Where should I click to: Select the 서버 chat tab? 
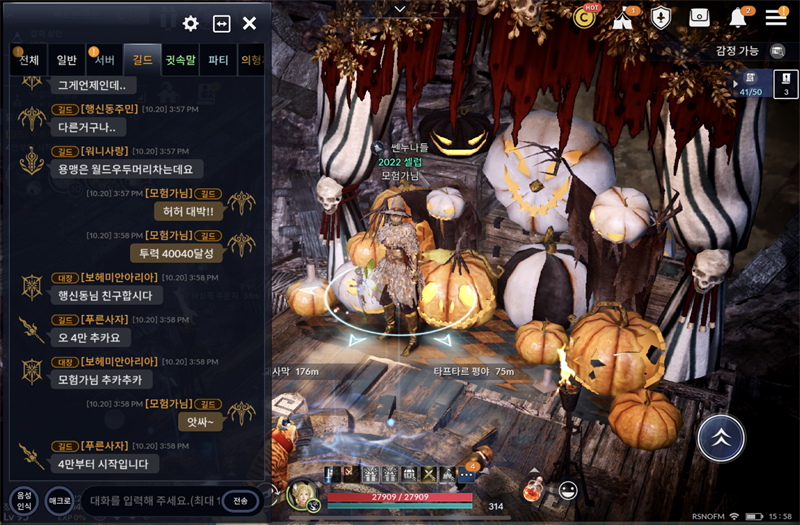click(x=104, y=60)
